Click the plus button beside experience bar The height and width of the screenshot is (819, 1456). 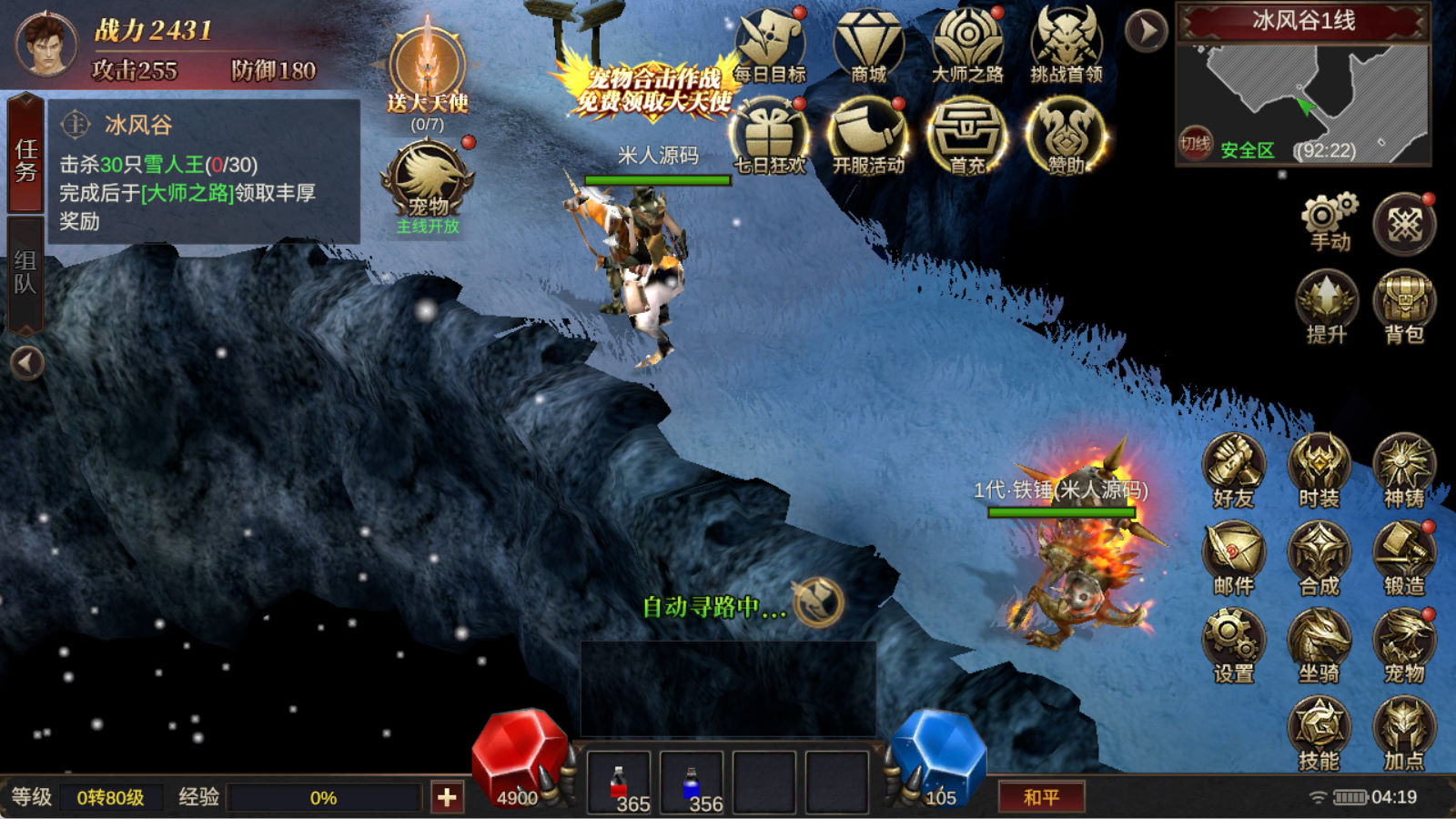click(x=447, y=797)
